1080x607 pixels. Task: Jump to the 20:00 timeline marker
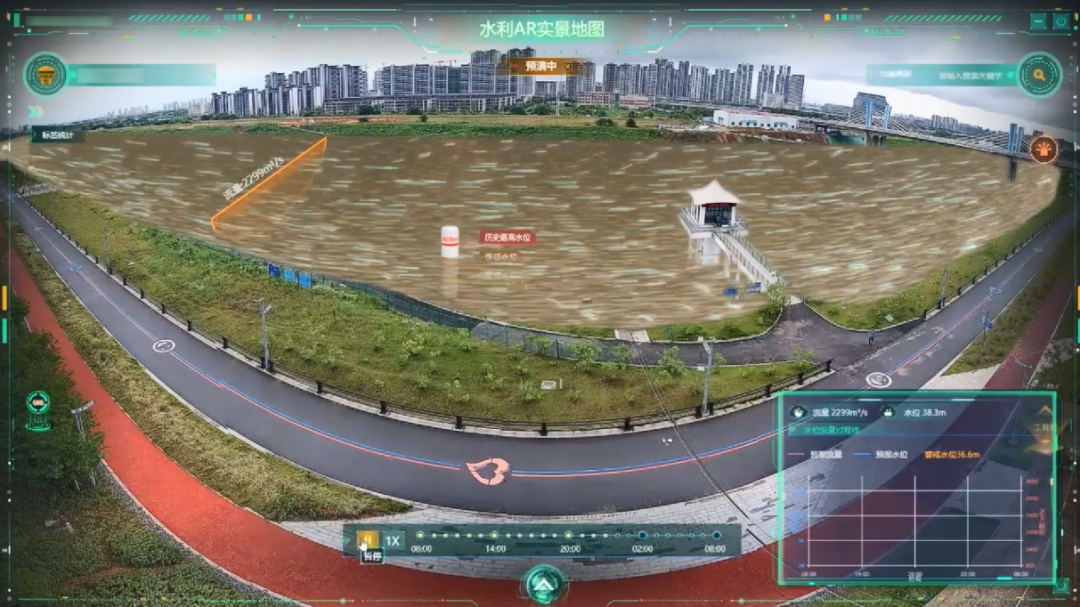(x=570, y=536)
